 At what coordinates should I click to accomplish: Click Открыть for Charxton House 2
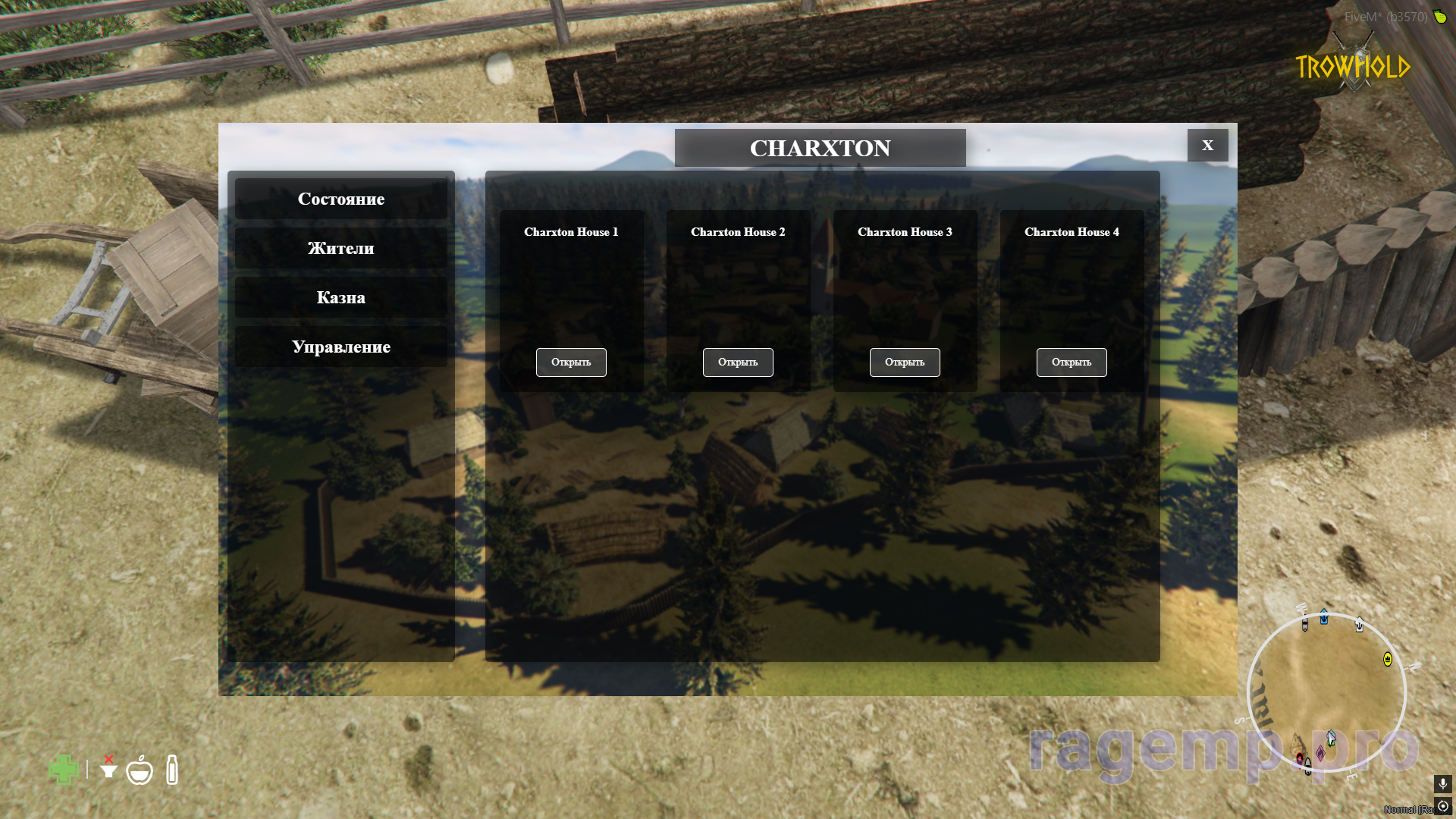(738, 362)
